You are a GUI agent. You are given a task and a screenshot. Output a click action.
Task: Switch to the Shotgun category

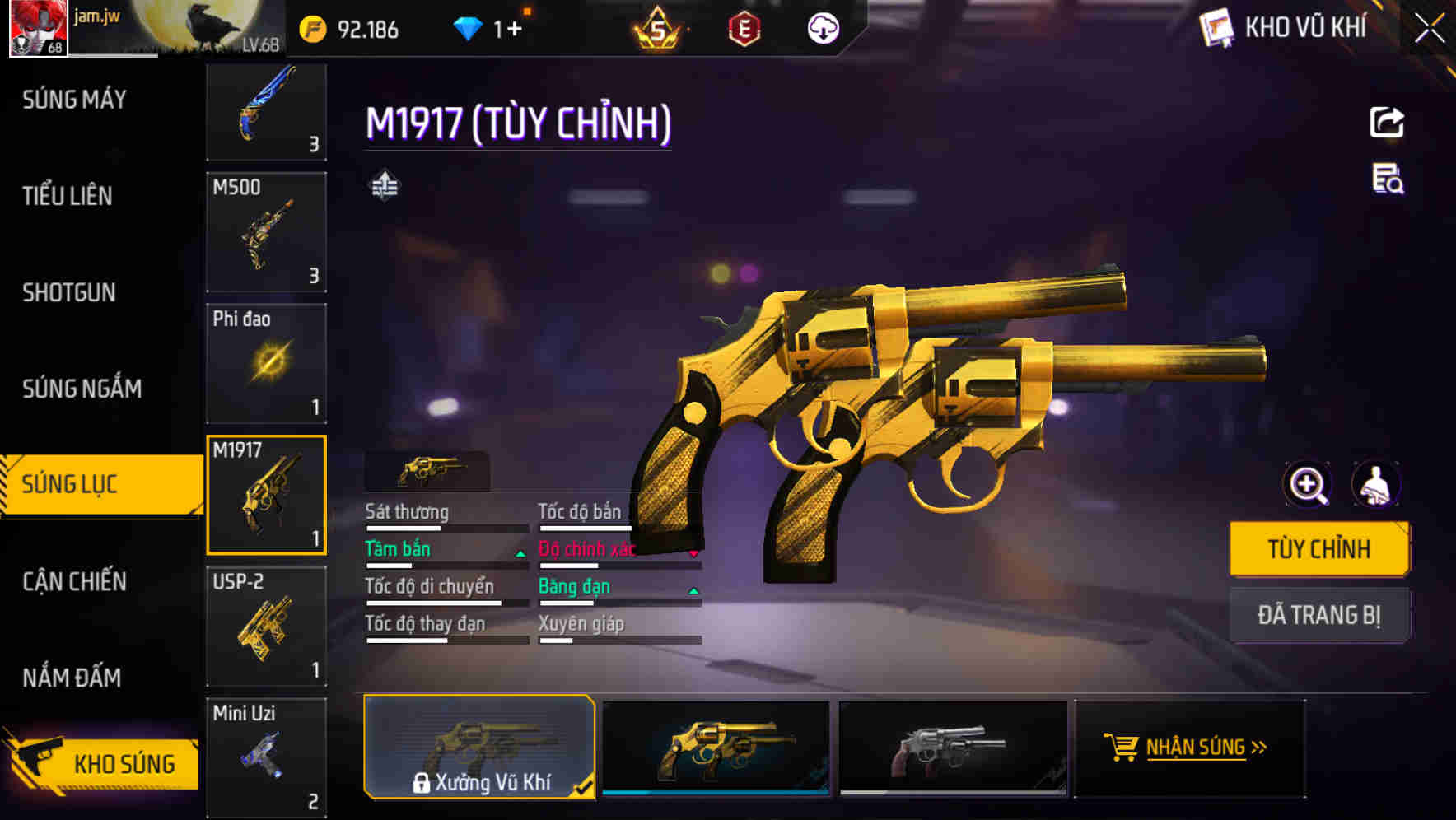click(69, 292)
